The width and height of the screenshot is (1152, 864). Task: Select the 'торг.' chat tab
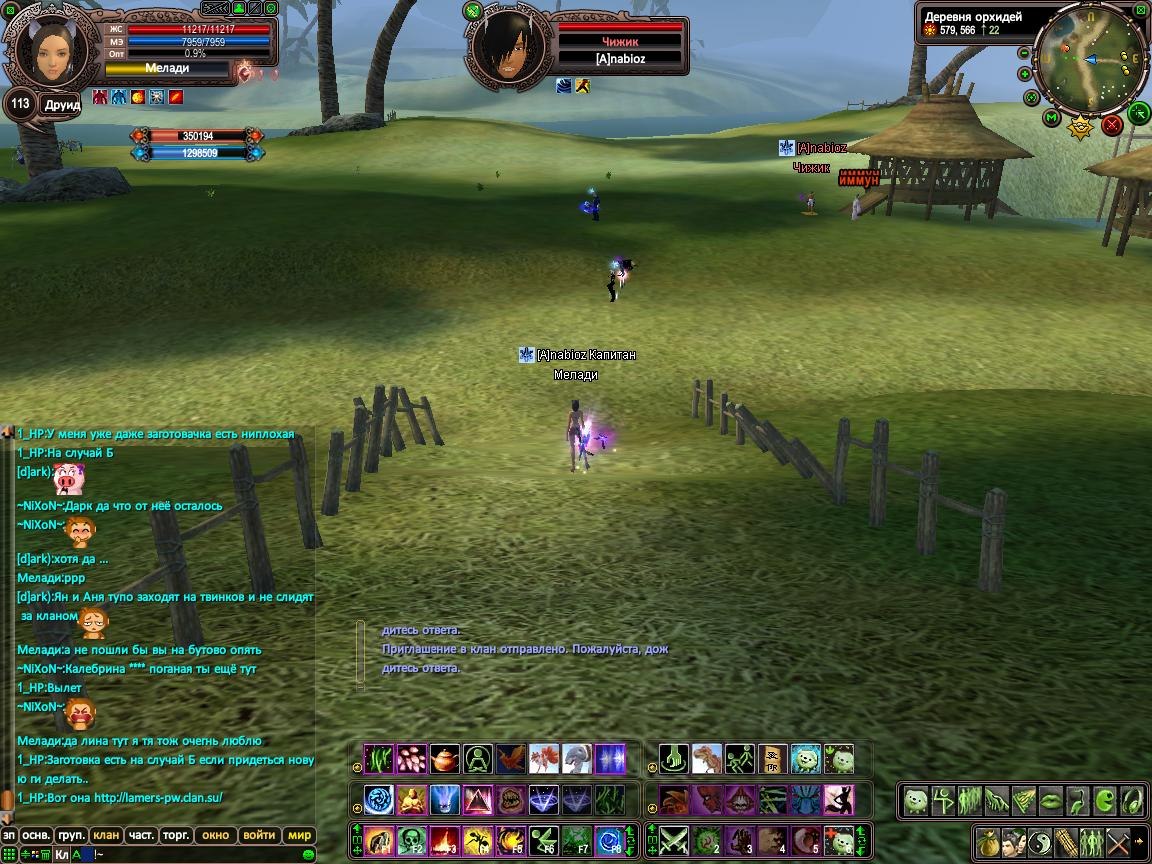click(177, 835)
